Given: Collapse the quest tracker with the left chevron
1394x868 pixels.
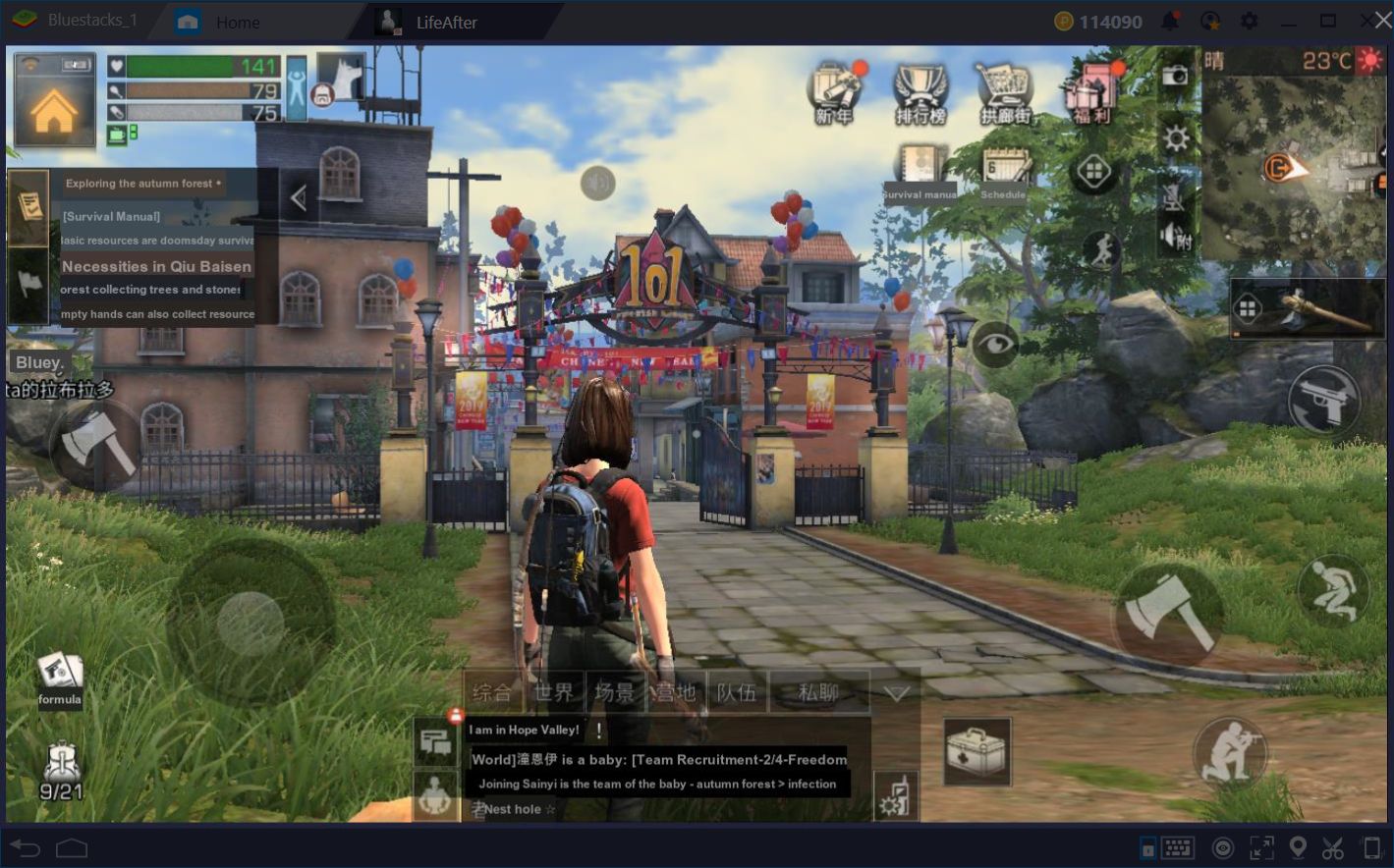Looking at the screenshot, I should [298, 196].
